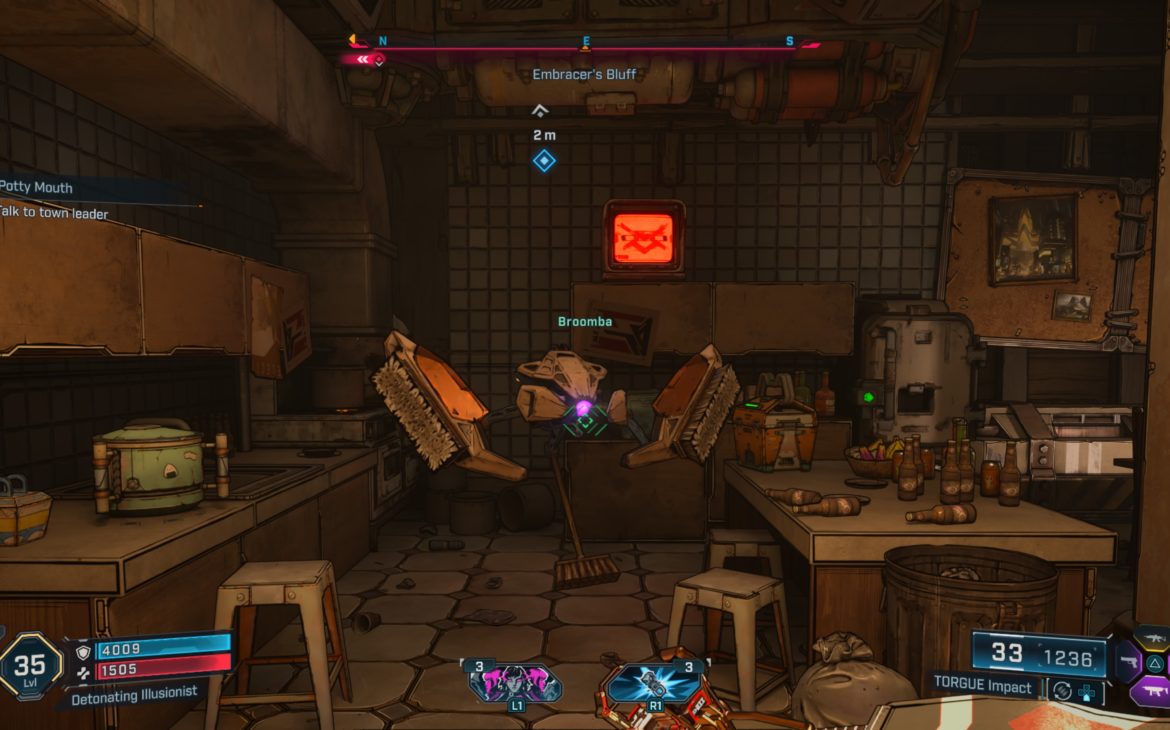
Task: Click the blue diamond waypoint marker
Action: pyautogui.click(x=544, y=161)
